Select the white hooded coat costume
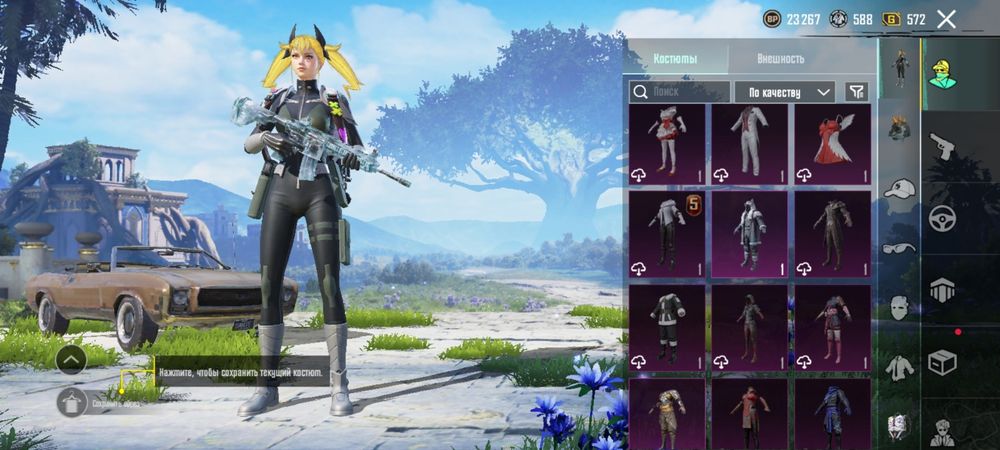Screen dimensions: 1000x450 tap(749, 232)
